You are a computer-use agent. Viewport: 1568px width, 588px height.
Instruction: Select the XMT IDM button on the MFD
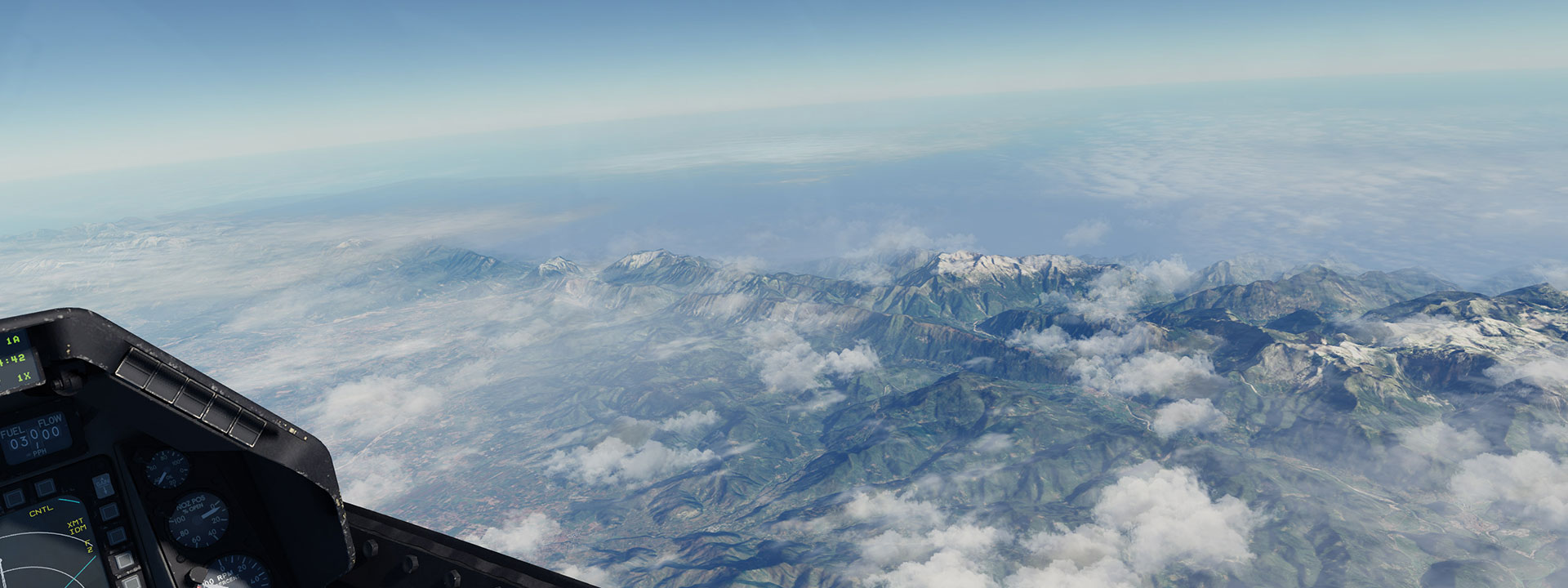click(108, 512)
